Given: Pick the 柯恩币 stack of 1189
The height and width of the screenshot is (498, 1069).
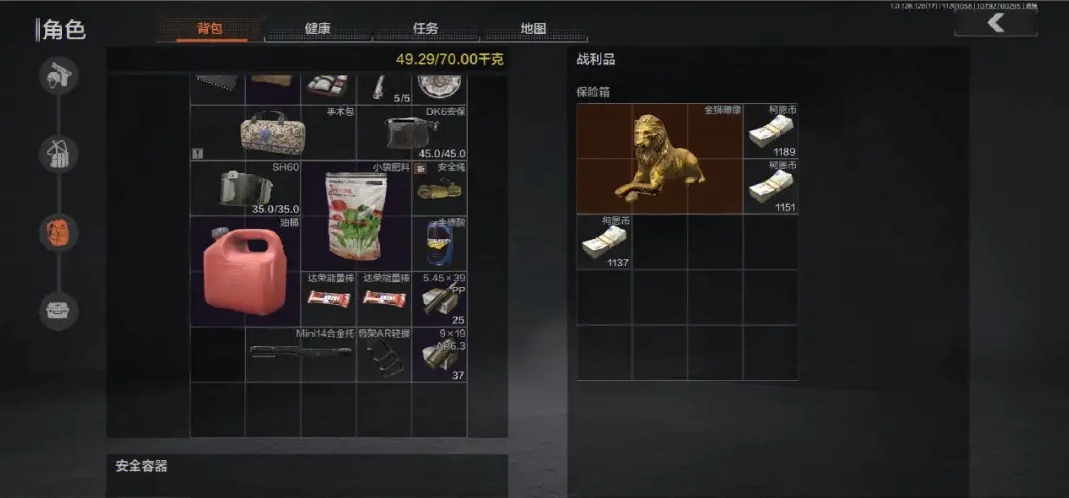Looking at the screenshot, I should pyautogui.click(x=770, y=132).
